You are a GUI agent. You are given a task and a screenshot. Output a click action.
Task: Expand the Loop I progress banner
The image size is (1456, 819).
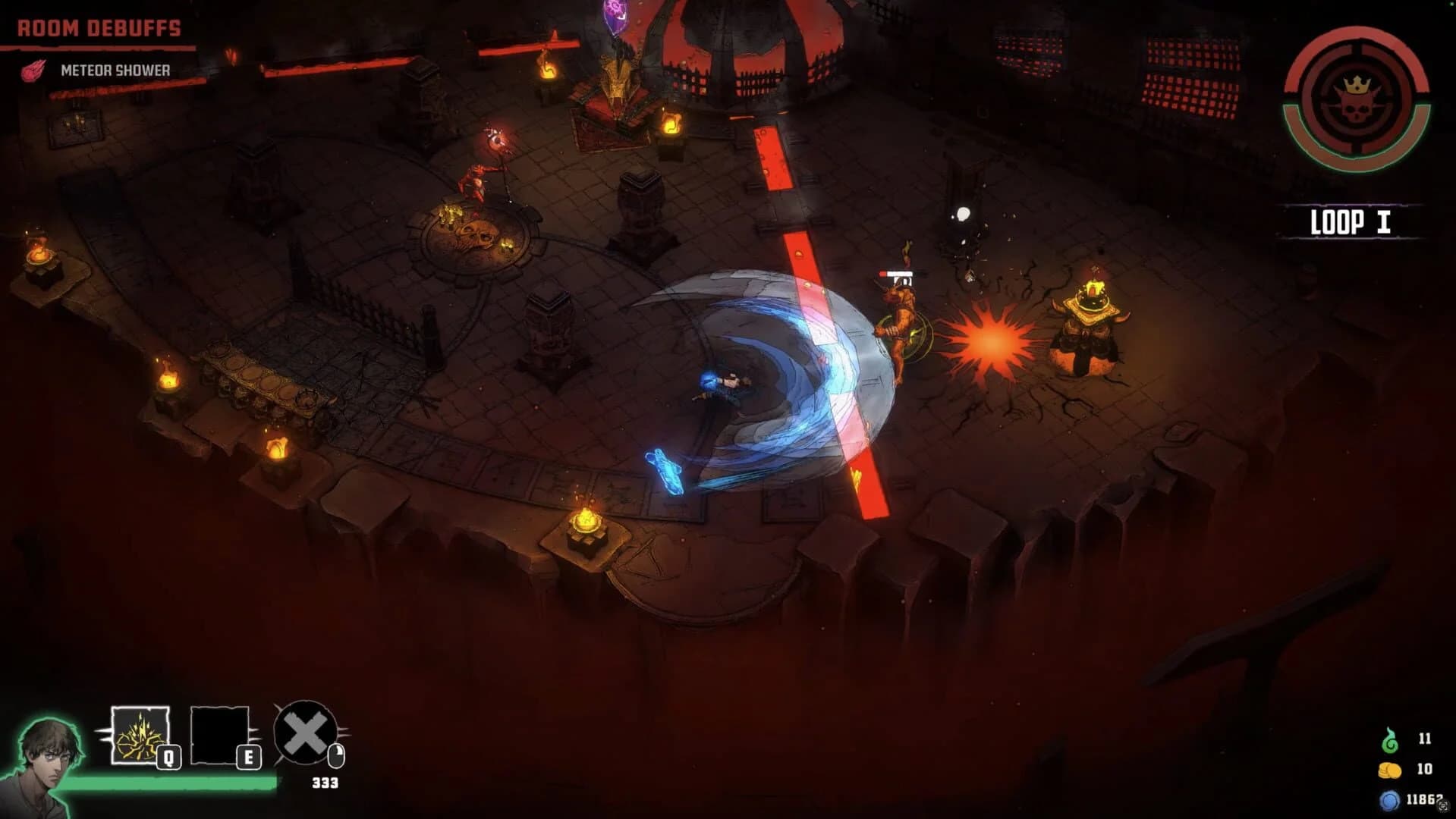[x=1350, y=222]
